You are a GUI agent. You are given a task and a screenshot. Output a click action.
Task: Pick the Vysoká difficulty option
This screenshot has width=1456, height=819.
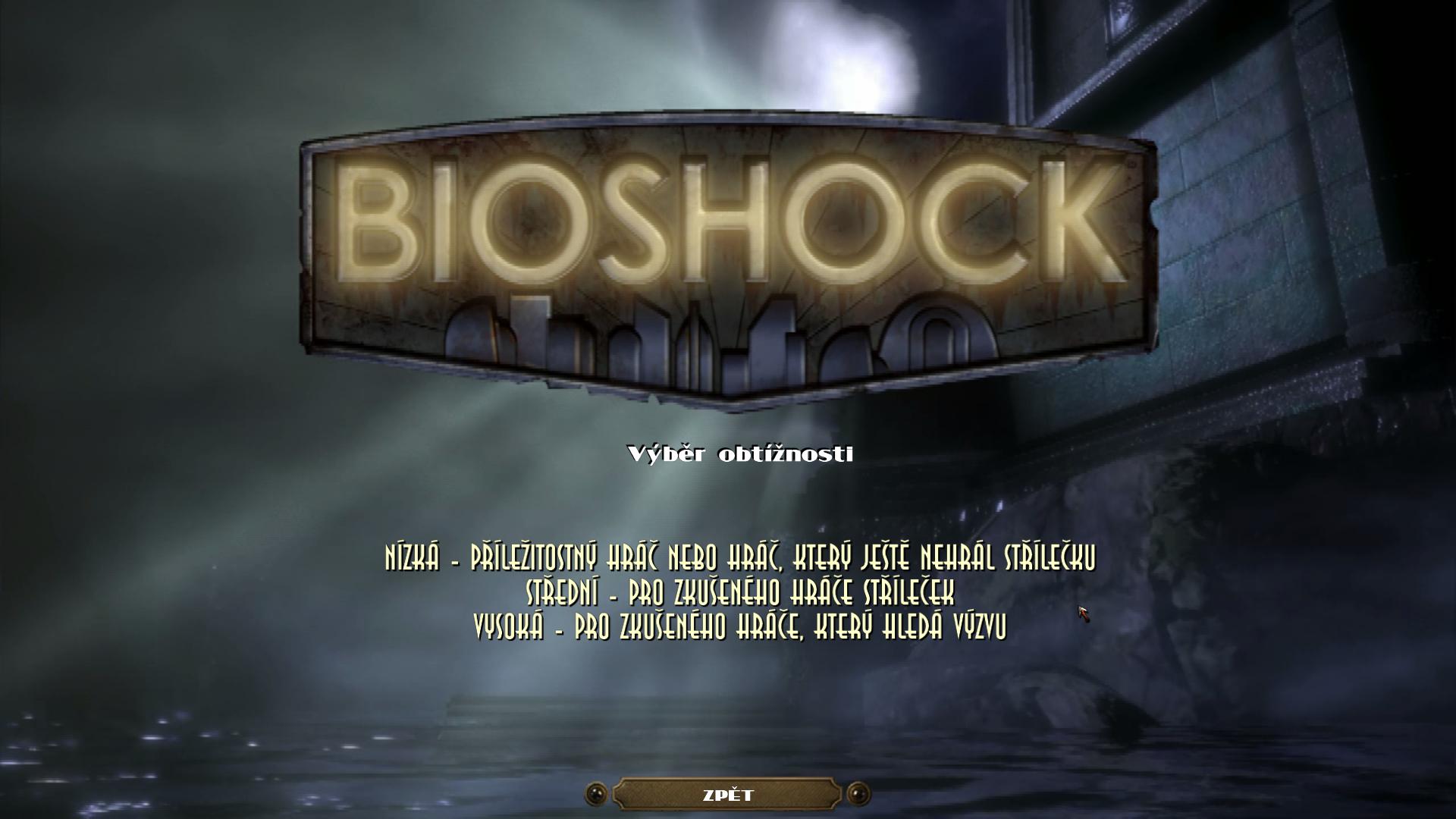tap(739, 626)
